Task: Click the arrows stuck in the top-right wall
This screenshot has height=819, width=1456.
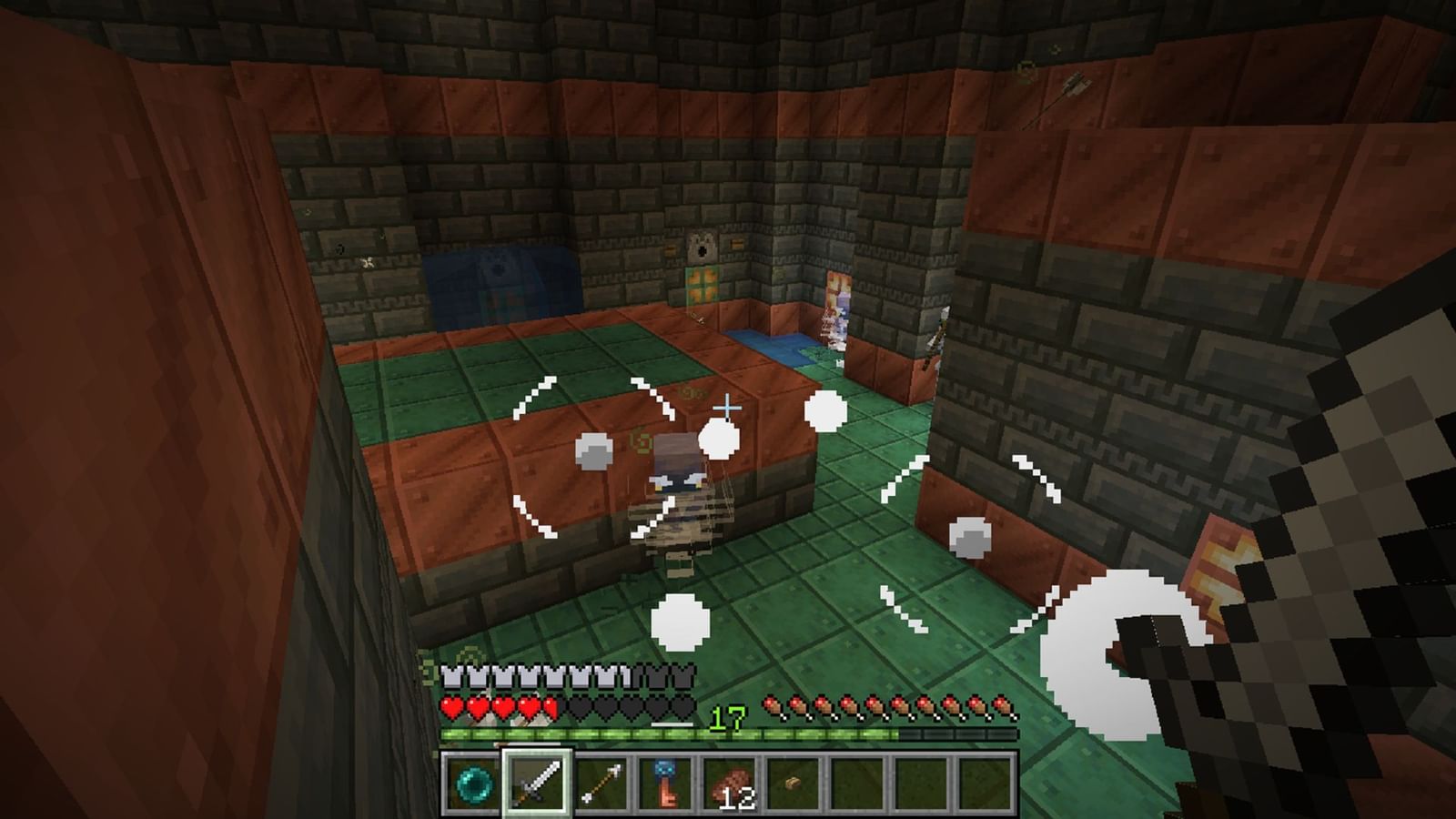Action: [x=1069, y=86]
